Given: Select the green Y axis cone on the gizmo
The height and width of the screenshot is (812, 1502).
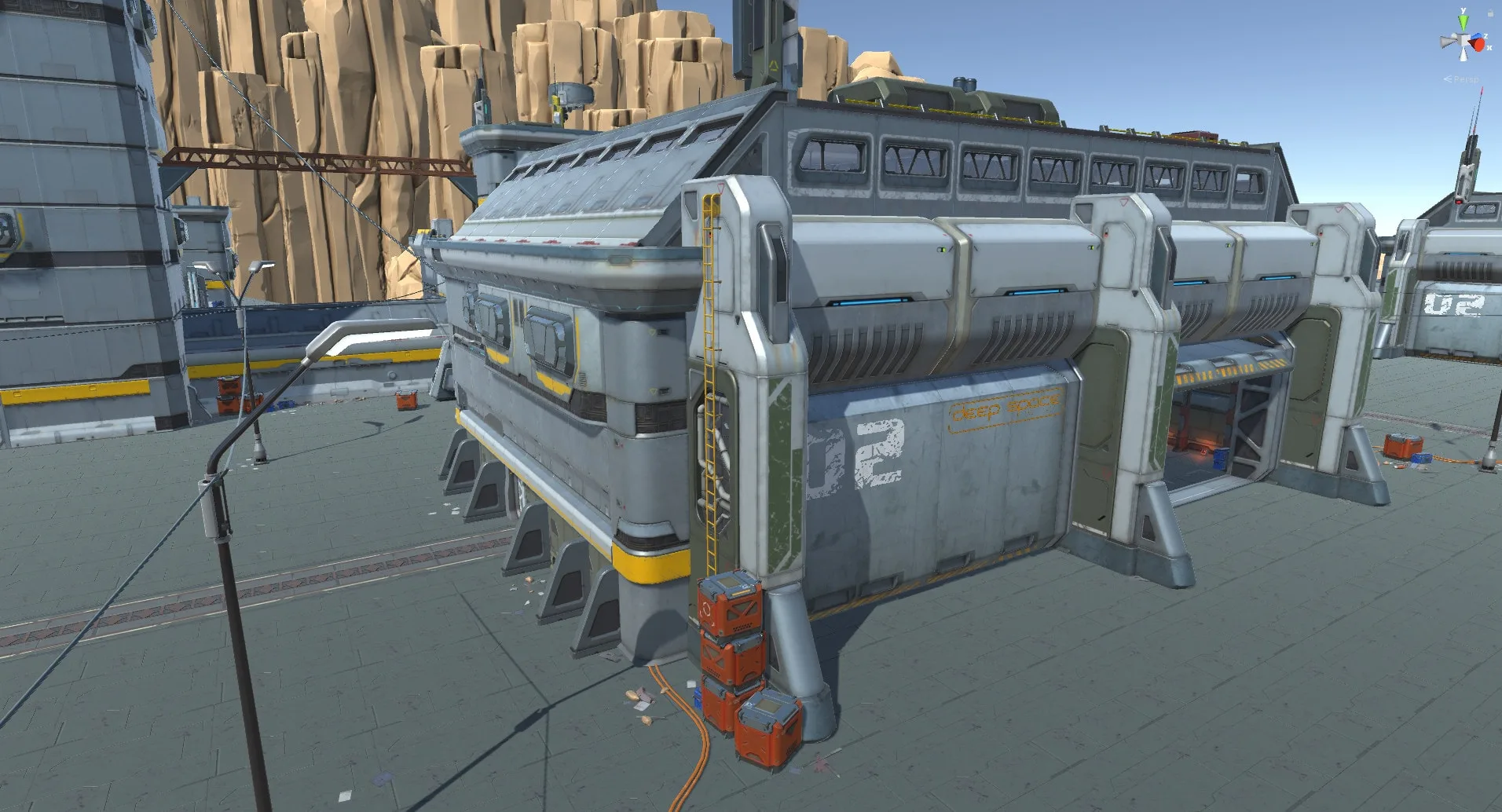Looking at the screenshot, I should [1463, 20].
